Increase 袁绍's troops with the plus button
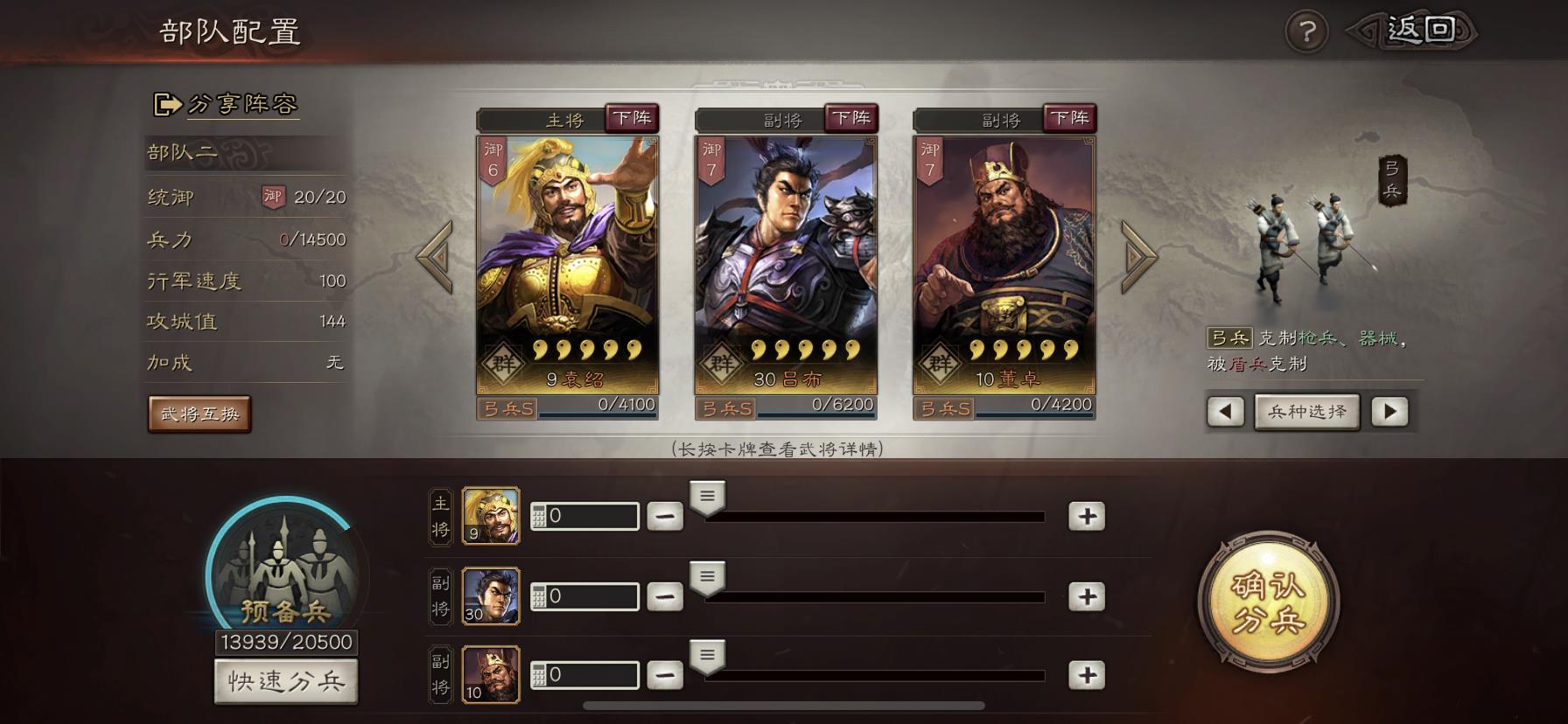 pyautogui.click(x=1088, y=516)
